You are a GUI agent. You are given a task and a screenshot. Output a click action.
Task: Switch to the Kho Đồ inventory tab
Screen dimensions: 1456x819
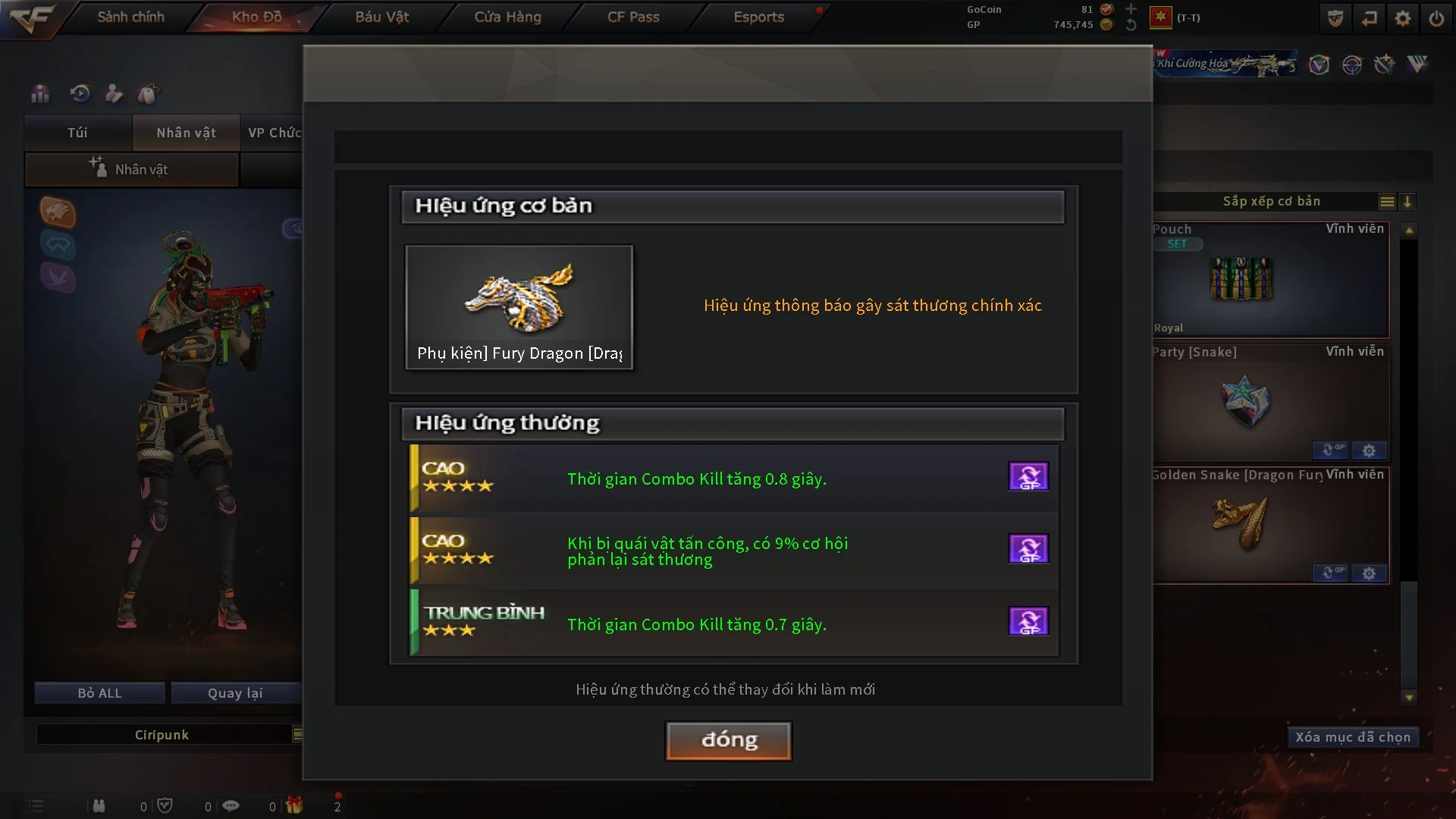pos(256,17)
